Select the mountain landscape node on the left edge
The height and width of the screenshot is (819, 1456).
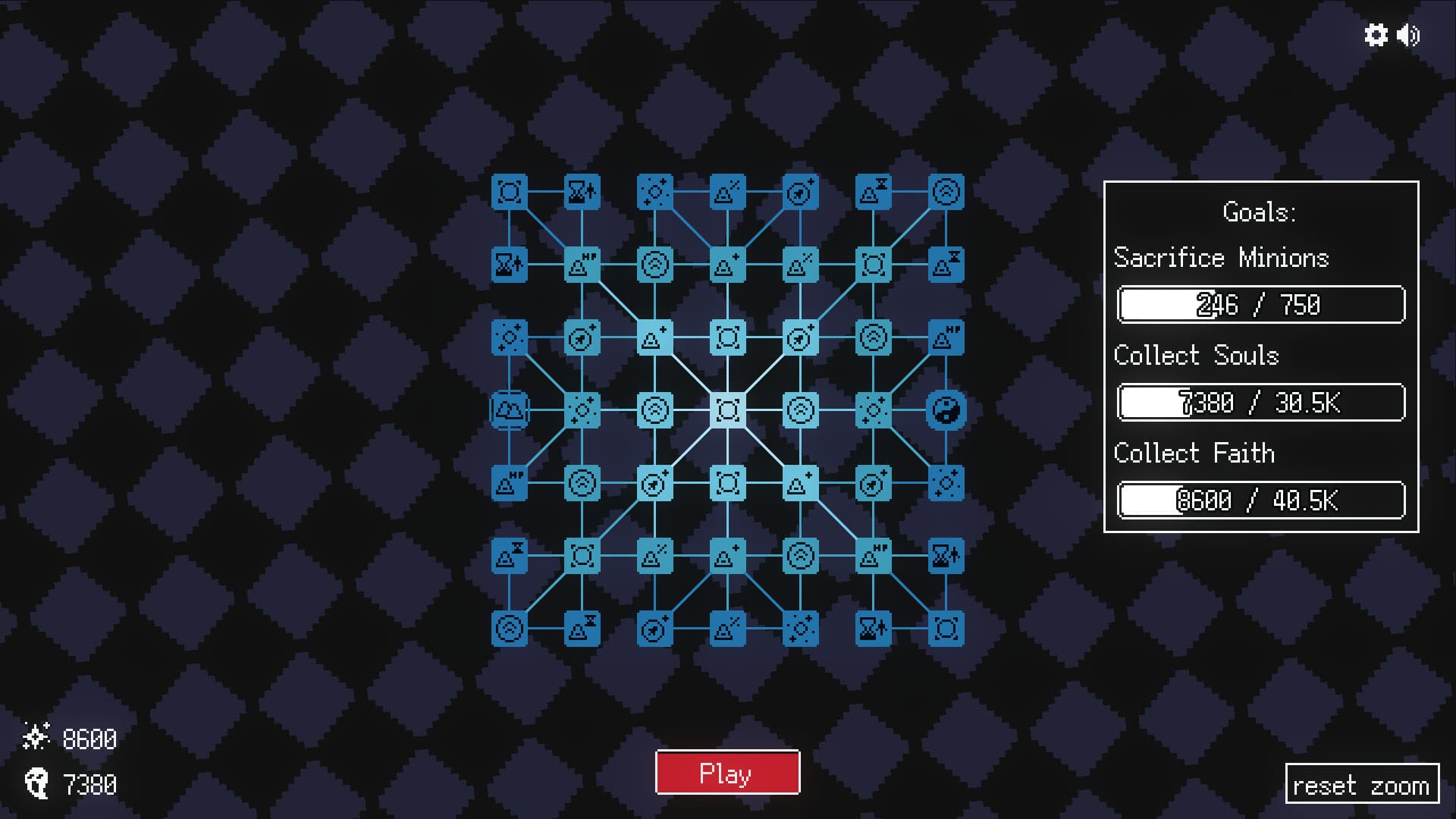(510, 409)
